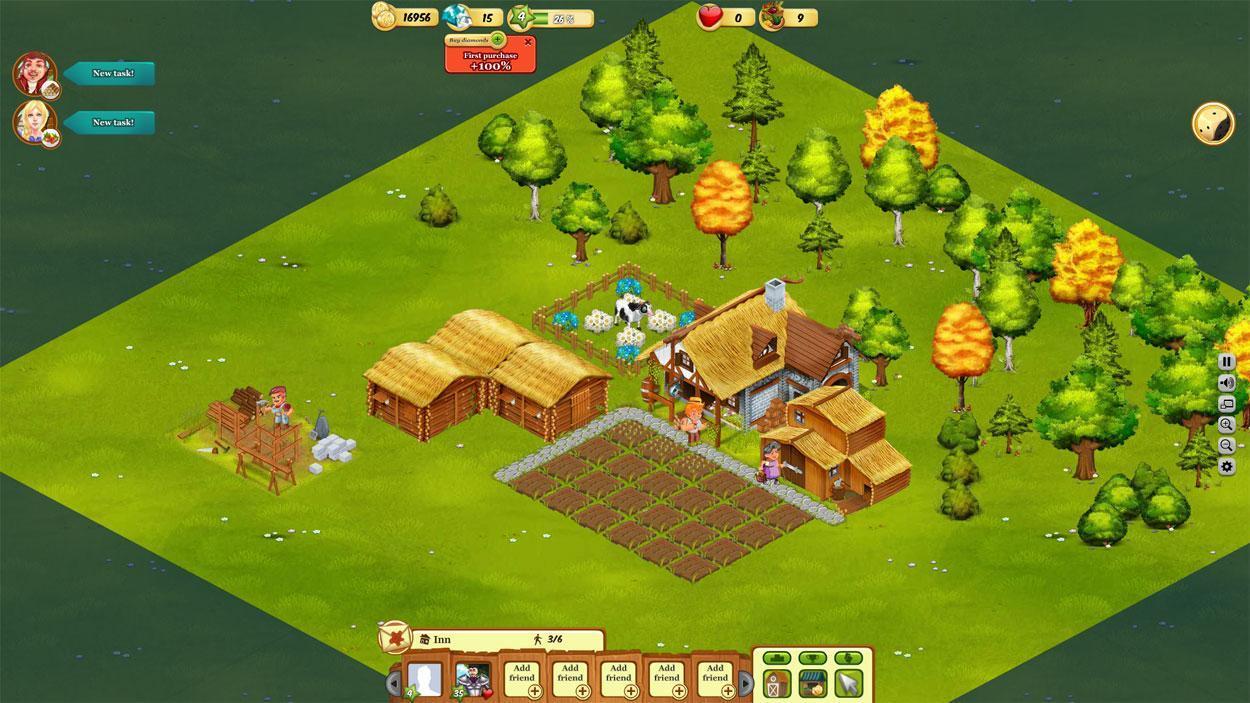Open the red-haired character's New task
Viewport: 1250px width, 703px height.
(x=110, y=73)
